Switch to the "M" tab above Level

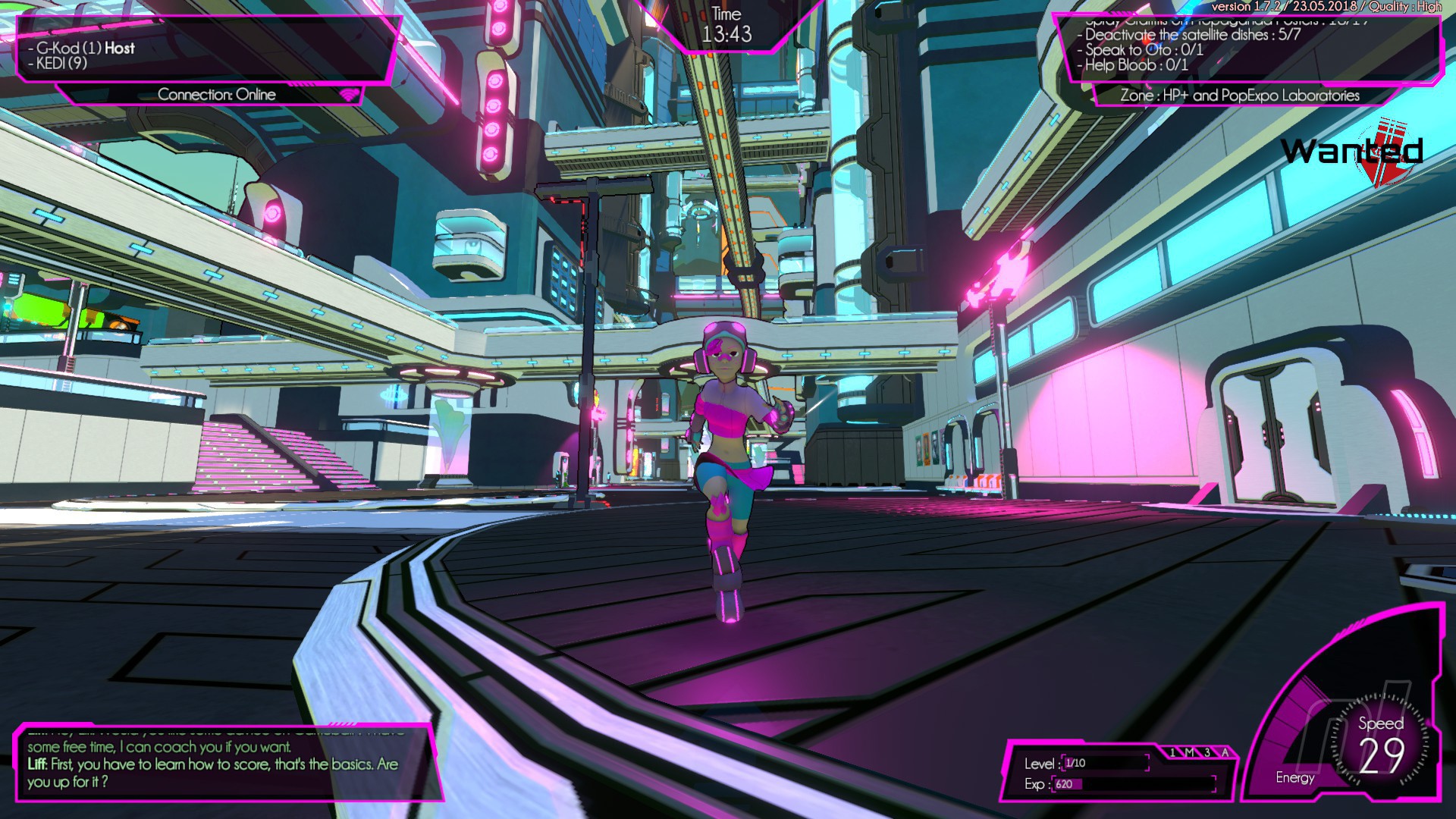tap(1190, 752)
